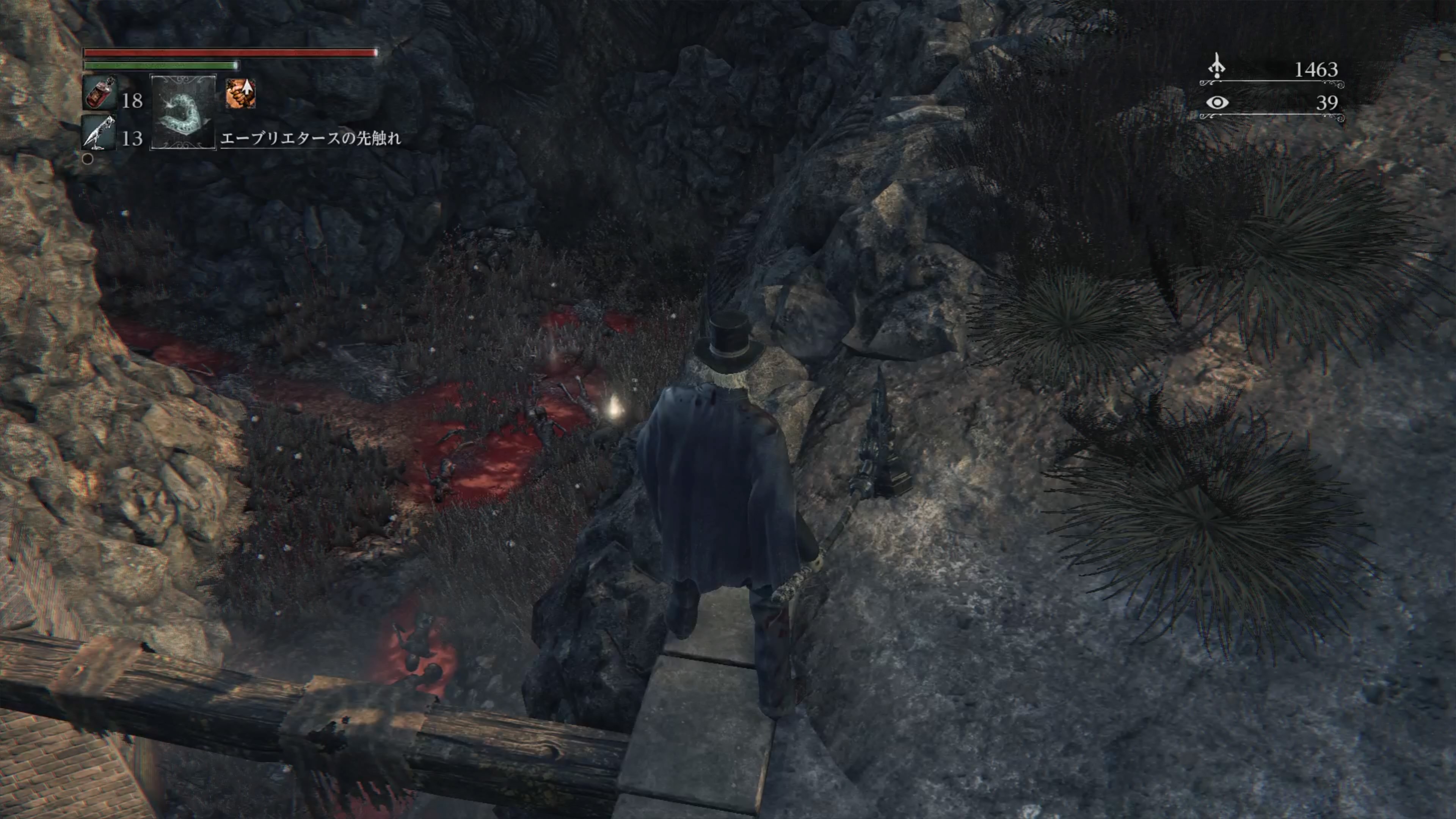Click the Insight eye icon
This screenshot has width=1456, height=819.
[1216, 103]
